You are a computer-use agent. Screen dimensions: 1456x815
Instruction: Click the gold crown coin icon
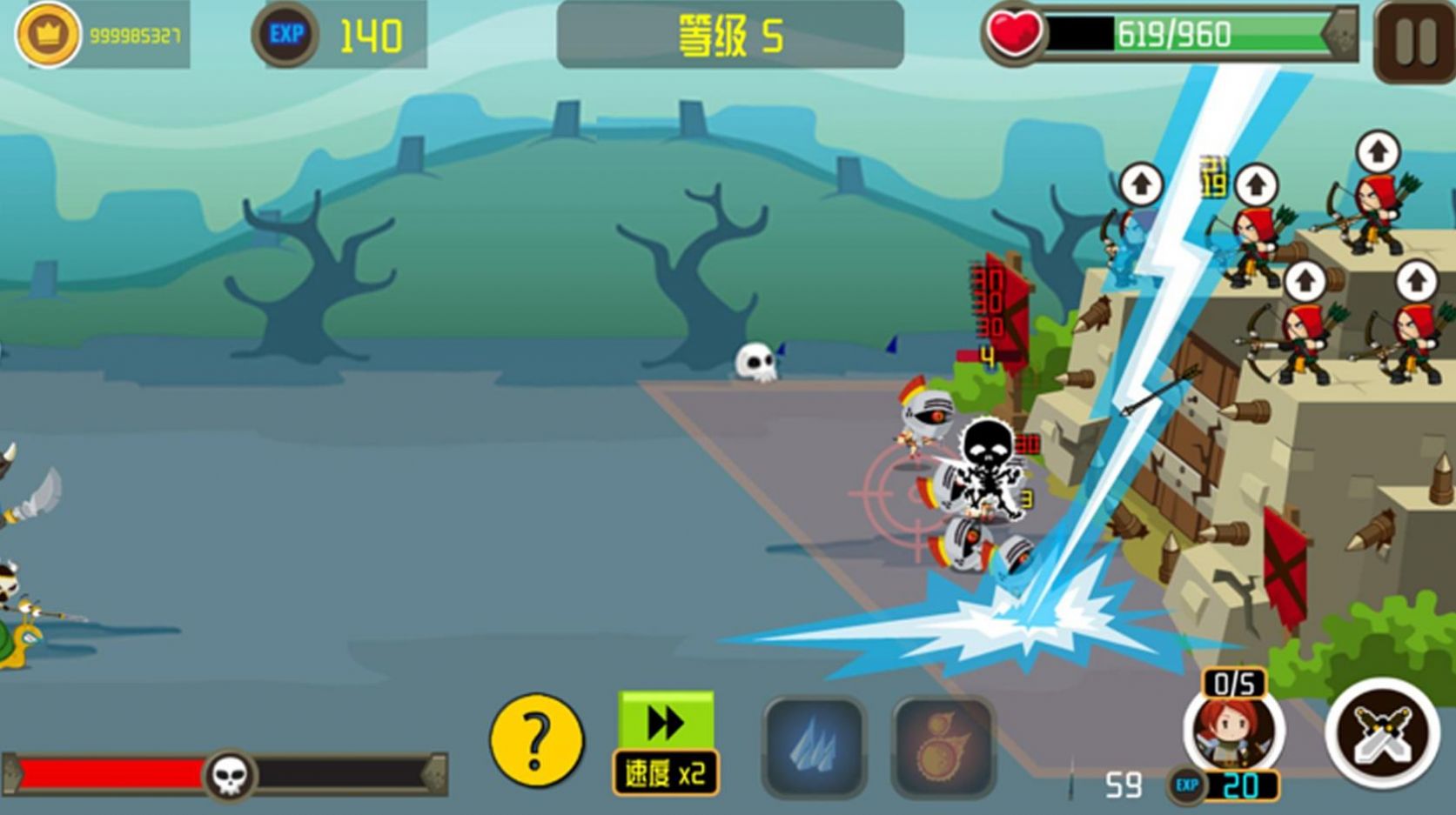pos(47,35)
